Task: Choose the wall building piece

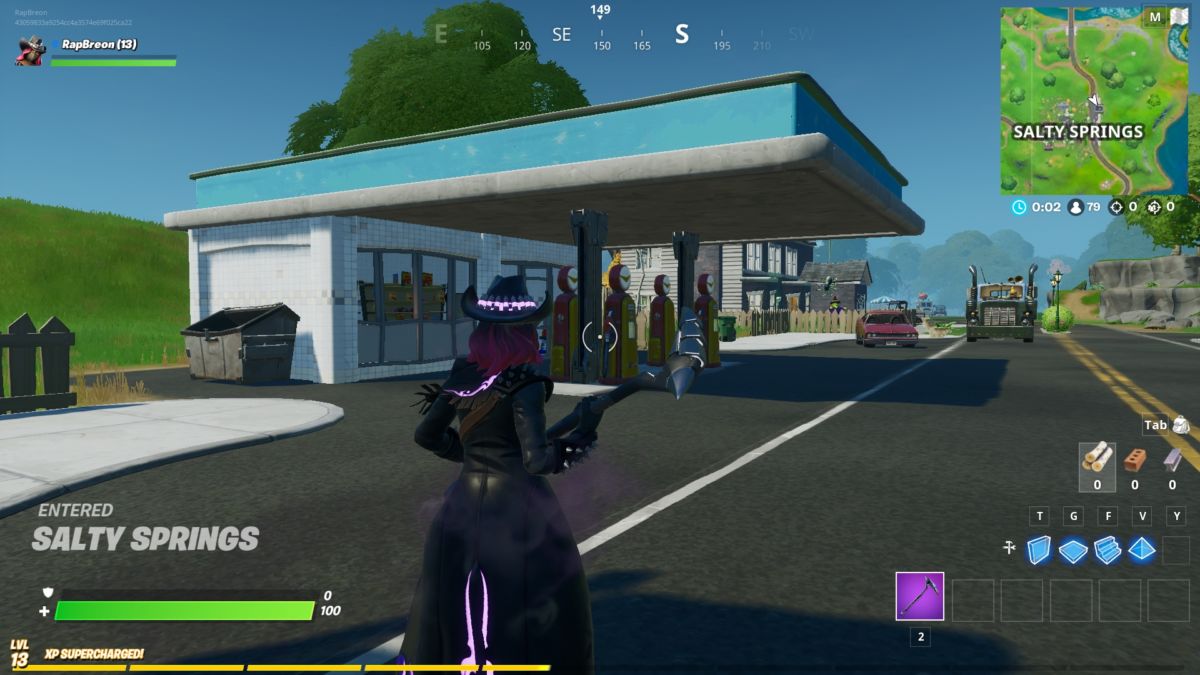Action: click(x=1040, y=549)
